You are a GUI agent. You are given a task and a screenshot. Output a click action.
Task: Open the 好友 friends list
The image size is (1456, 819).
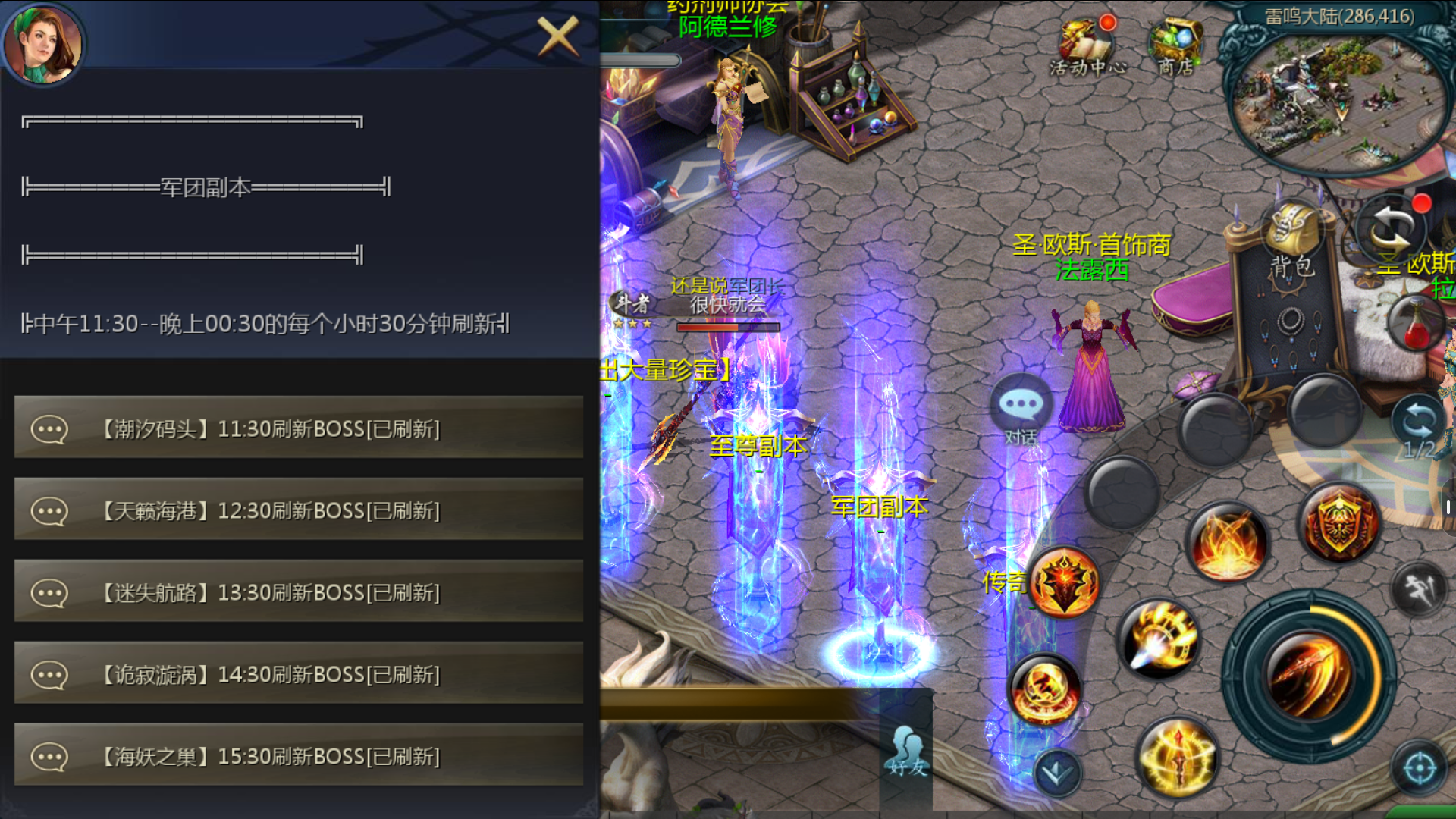(907, 751)
